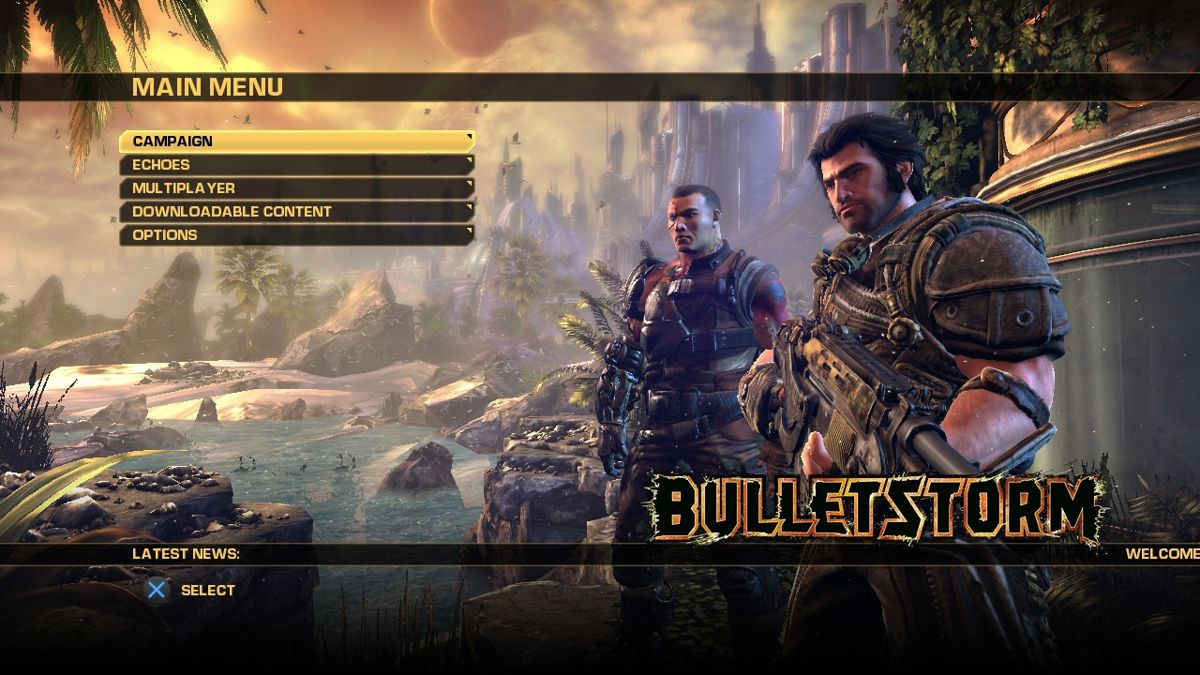
Task: Open the Echoes mode
Action: (x=296, y=165)
